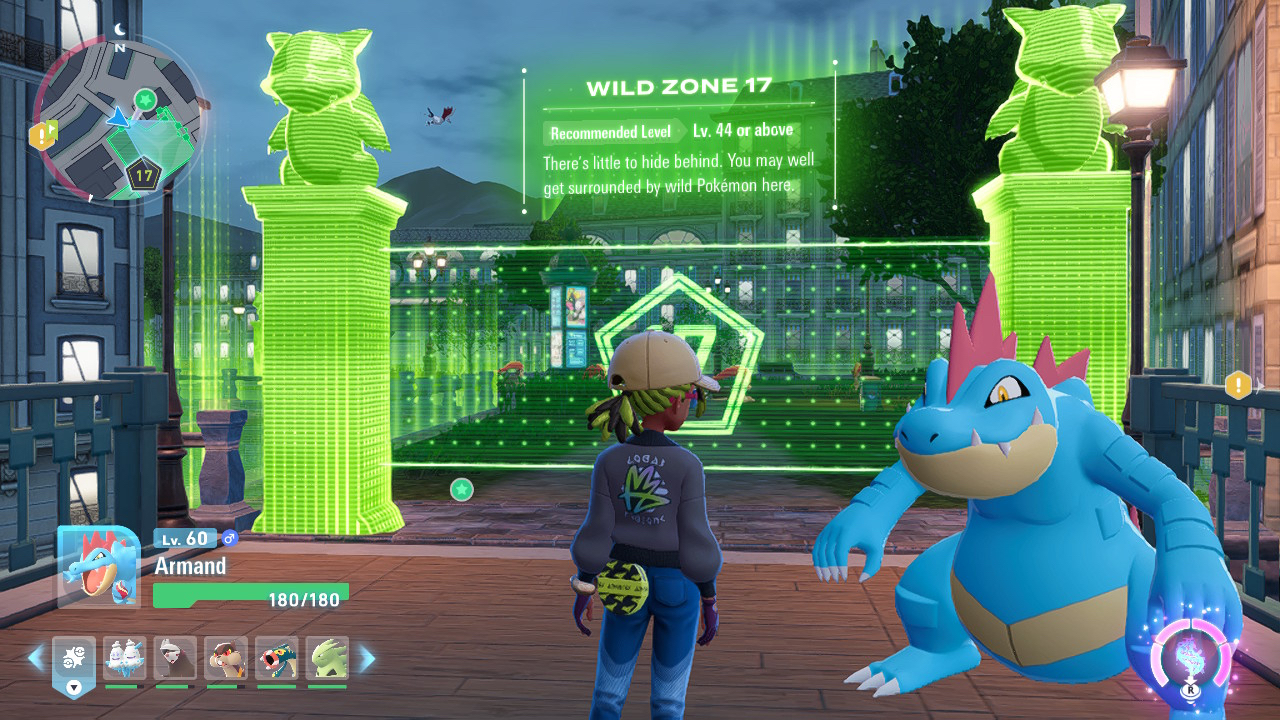This screenshot has height=720, width=1280.
Task: Click the Wild Zone 17 pentagon on the minimap
Action: [144, 177]
